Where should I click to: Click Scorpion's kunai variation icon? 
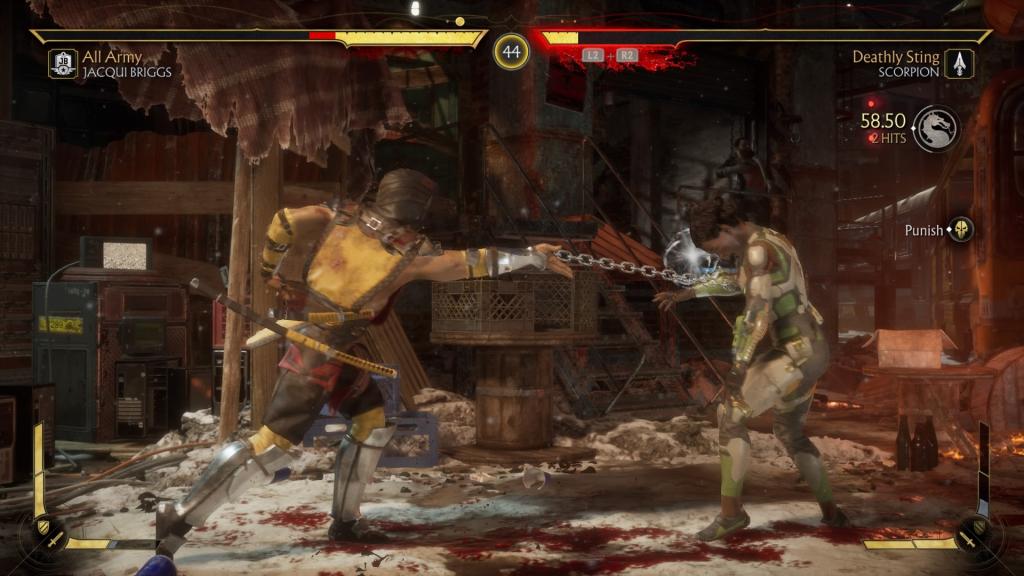pyautogui.click(x=959, y=64)
